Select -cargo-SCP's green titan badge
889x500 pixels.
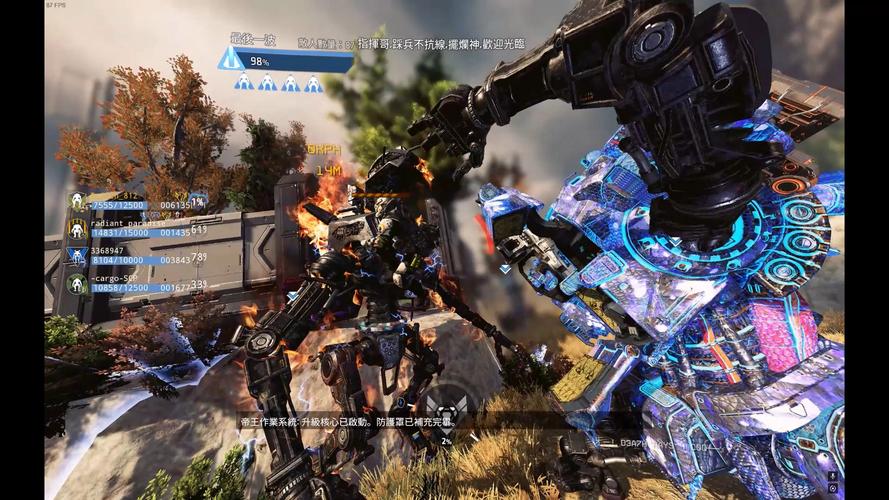click(x=78, y=284)
